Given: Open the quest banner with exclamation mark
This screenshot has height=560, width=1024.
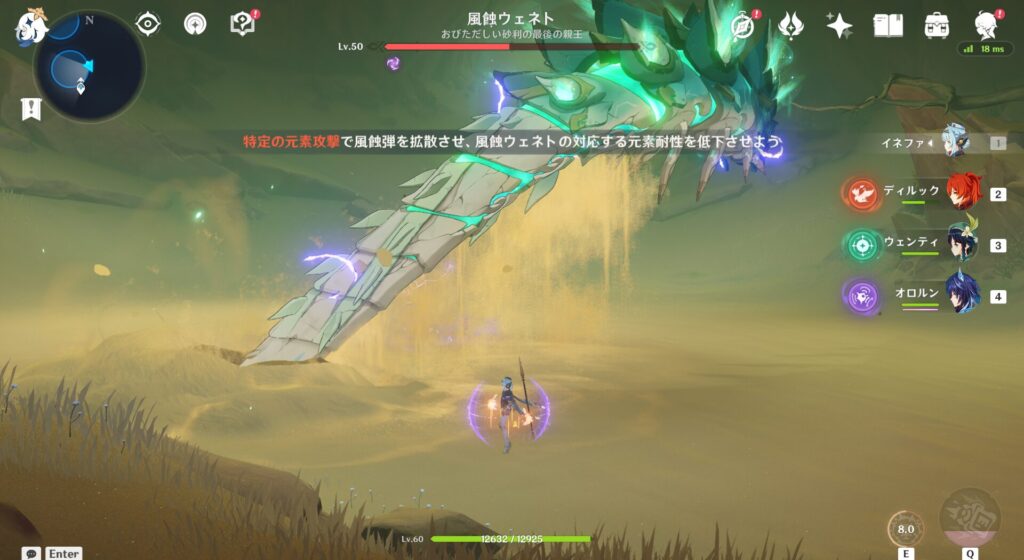Looking at the screenshot, I should [31, 109].
